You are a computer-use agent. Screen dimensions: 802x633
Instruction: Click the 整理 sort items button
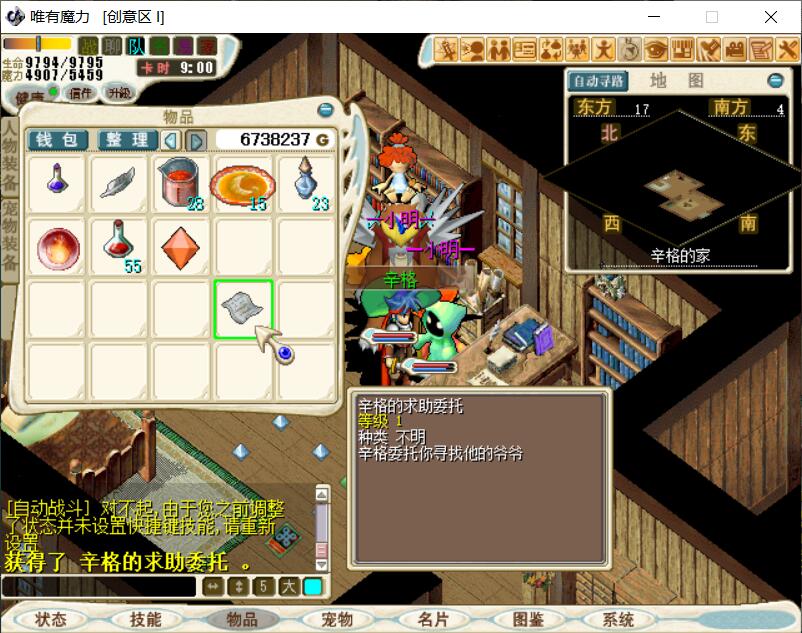point(126,140)
